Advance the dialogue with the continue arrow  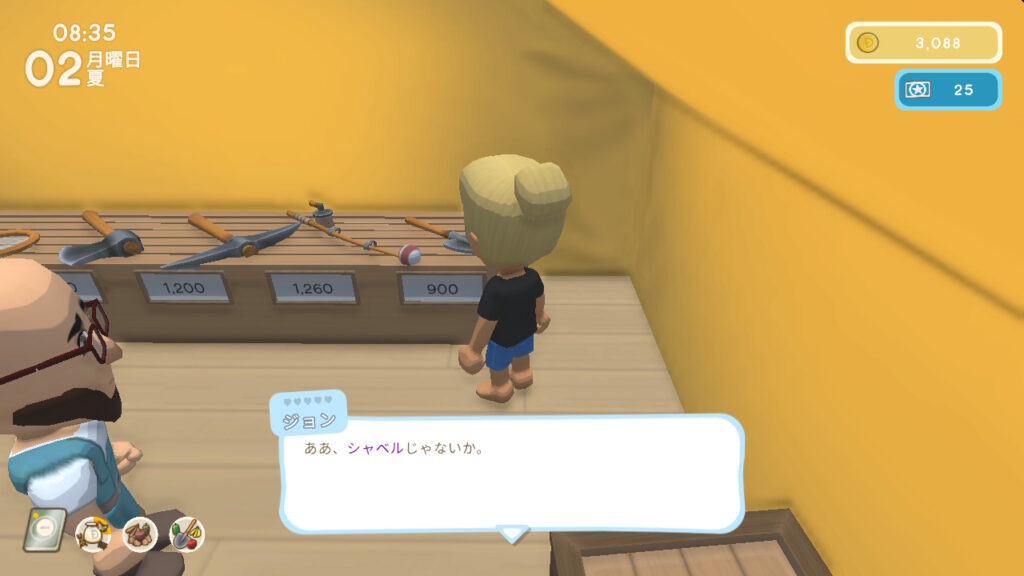point(513,534)
